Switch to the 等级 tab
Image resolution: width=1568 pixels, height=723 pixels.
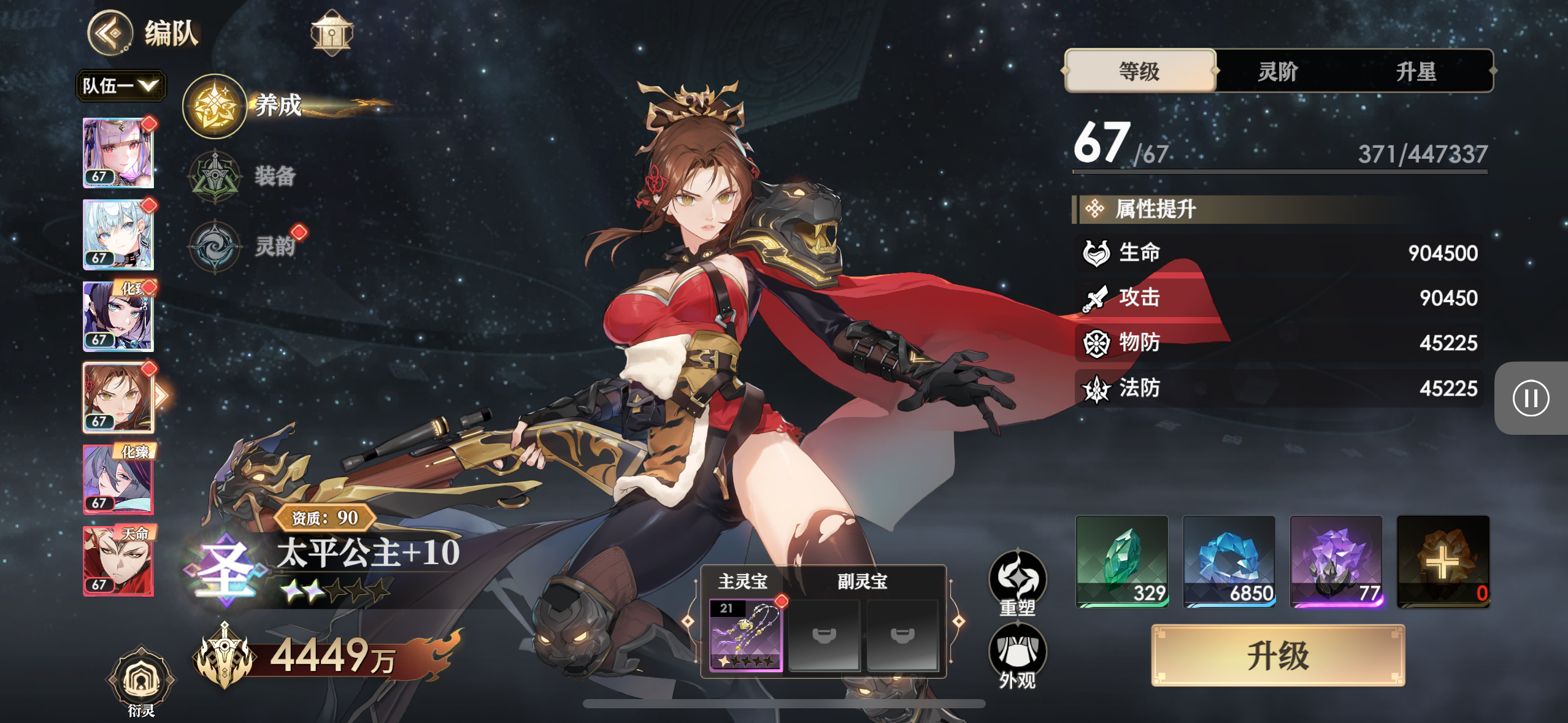pos(1140,71)
